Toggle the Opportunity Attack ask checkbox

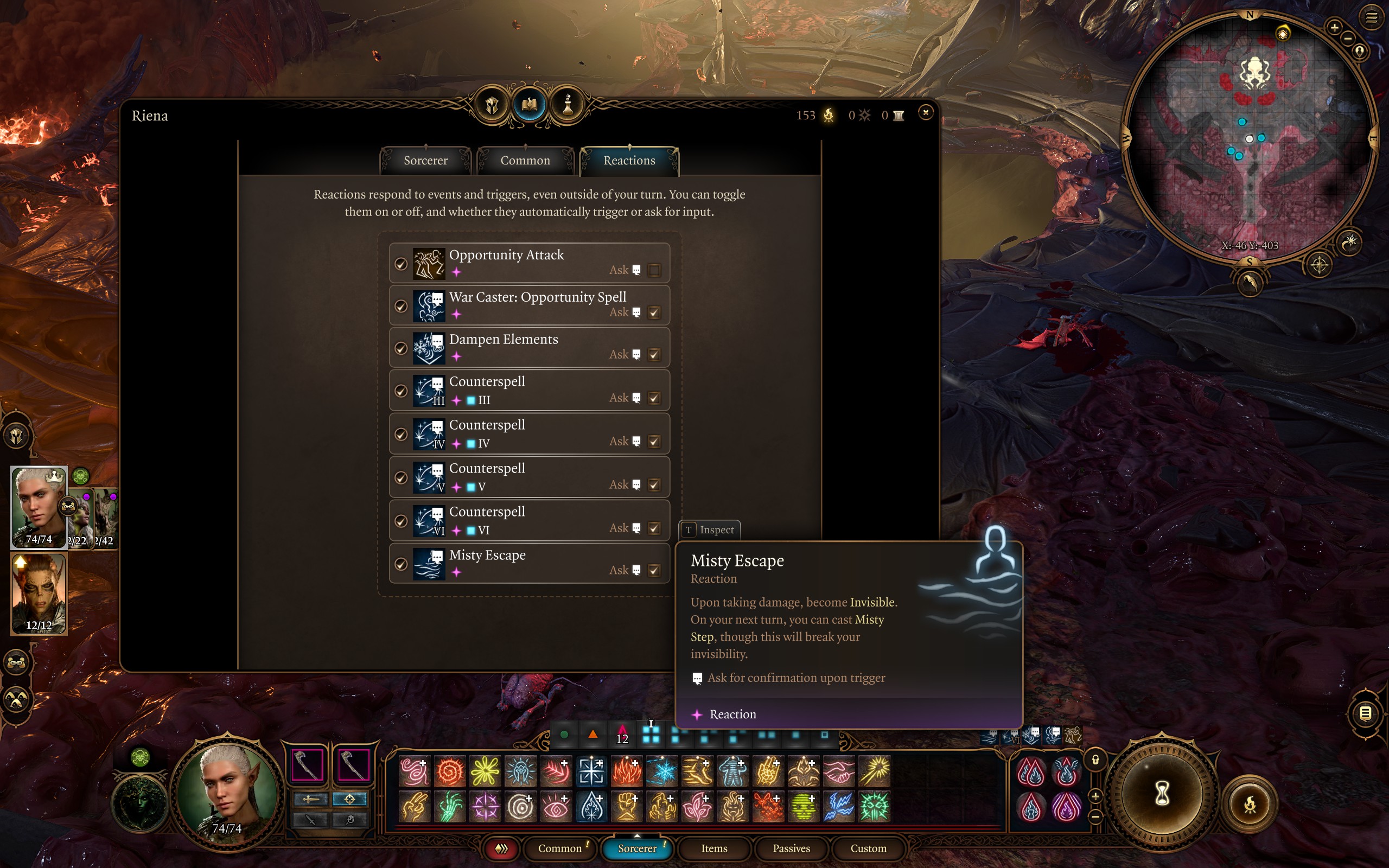(654, 270)
